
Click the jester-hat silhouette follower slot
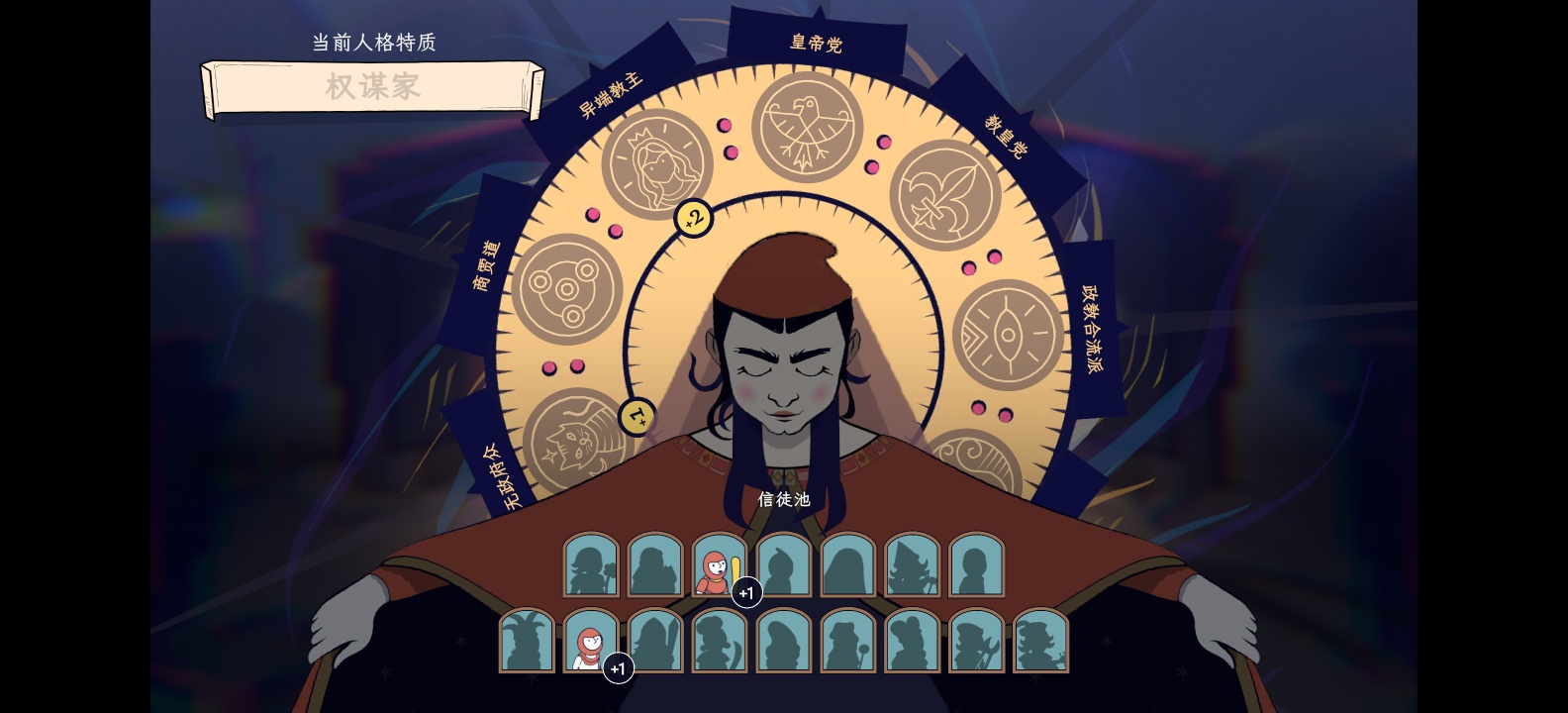coord(527,642)
